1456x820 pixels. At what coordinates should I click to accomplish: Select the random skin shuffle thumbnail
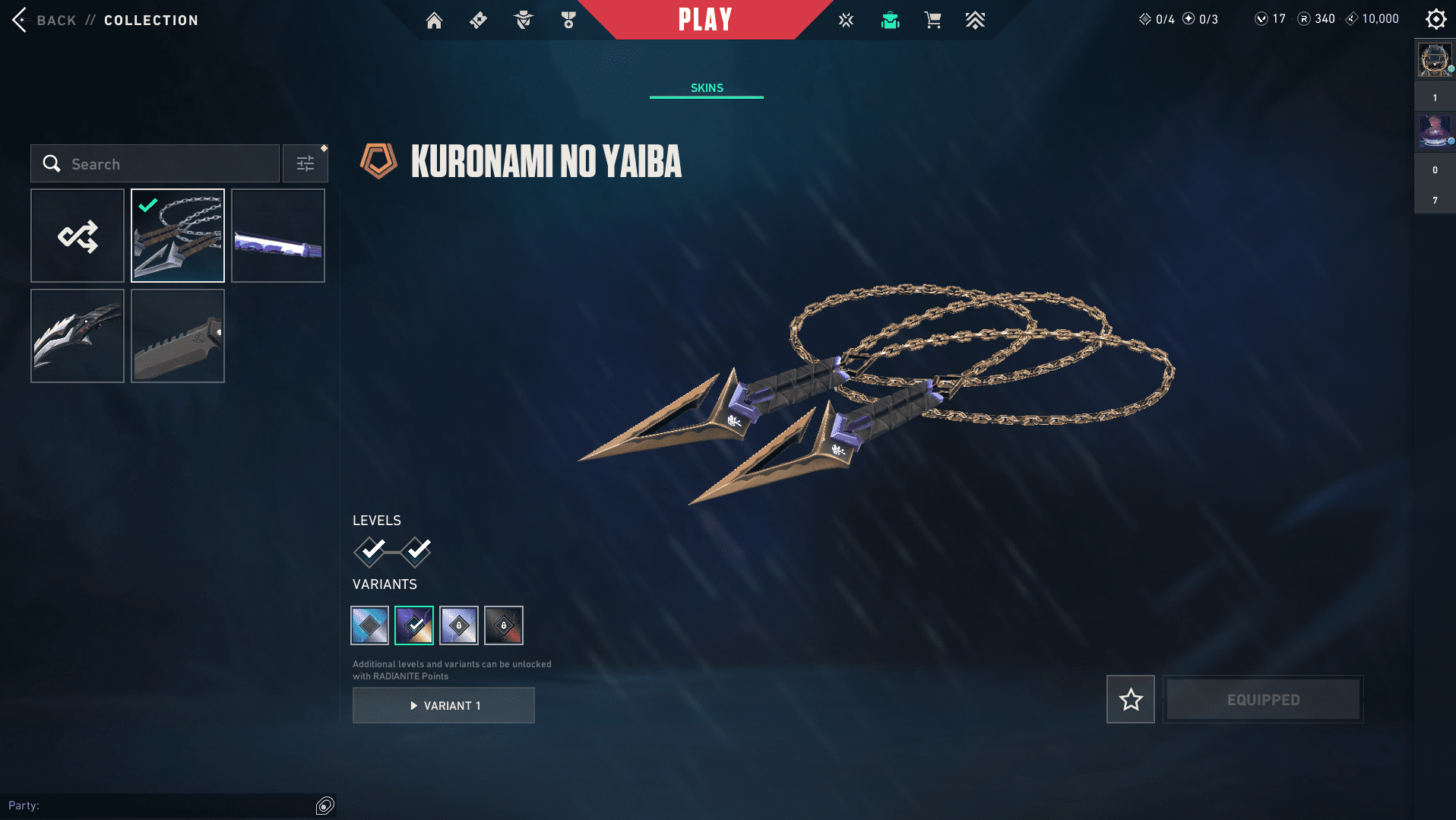[x=77, y=236]
